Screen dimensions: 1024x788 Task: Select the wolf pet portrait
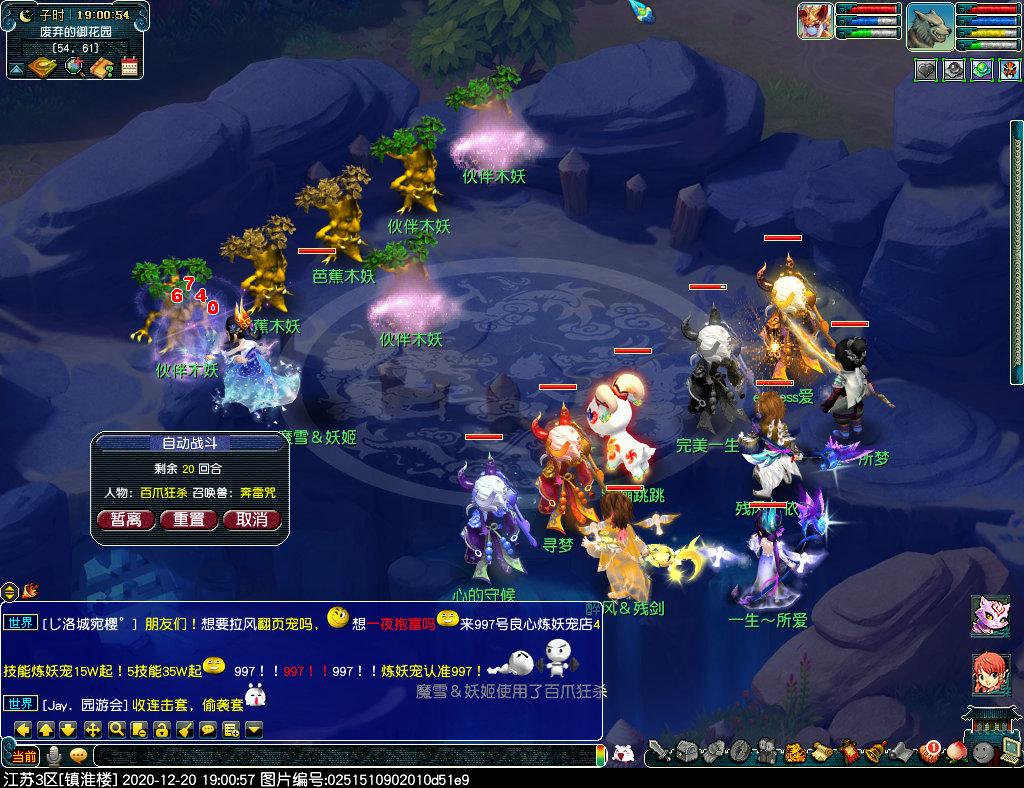[930, 26]
